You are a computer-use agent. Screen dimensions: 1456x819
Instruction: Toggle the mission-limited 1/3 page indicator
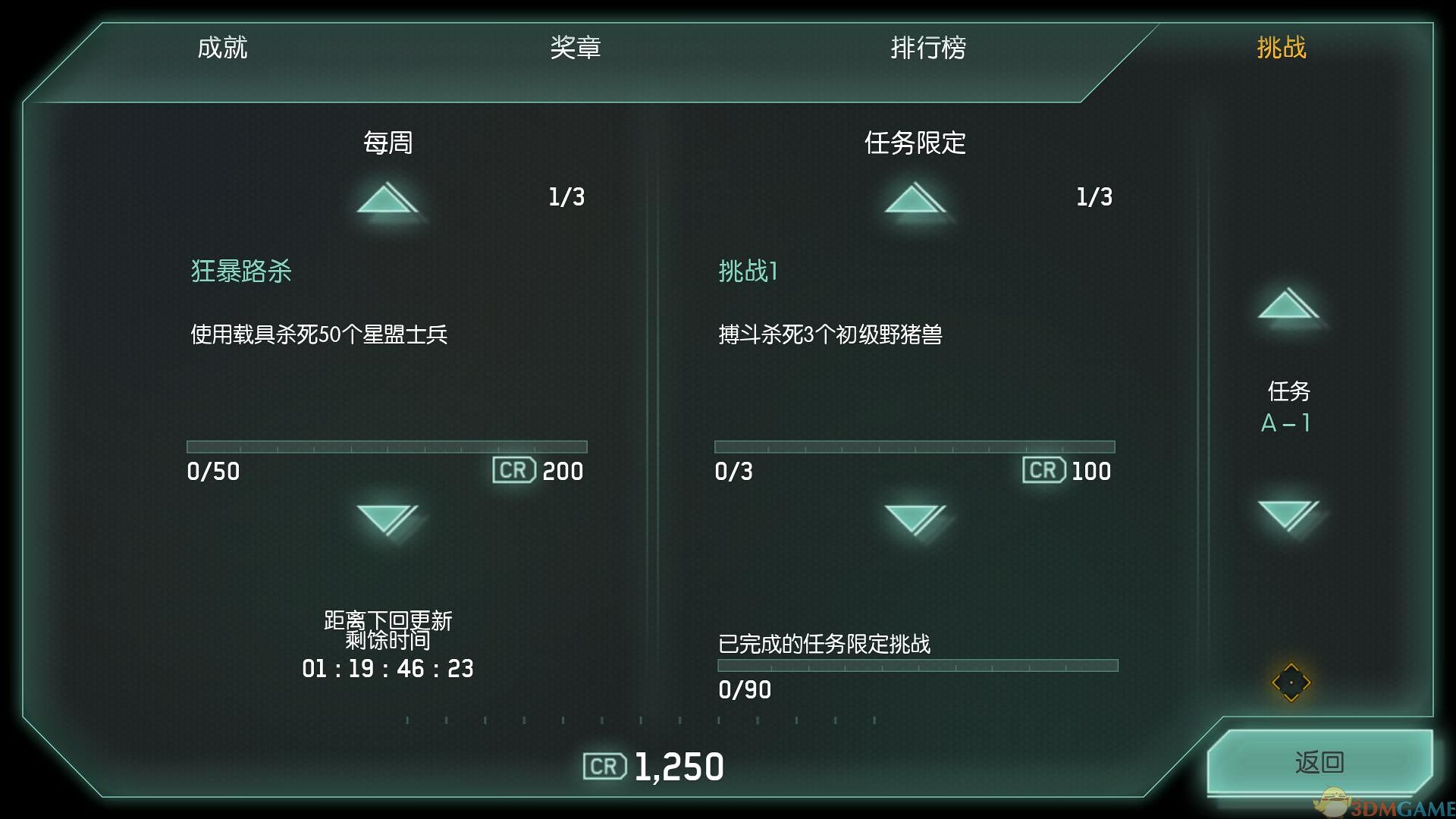(x=1094, y=196)
